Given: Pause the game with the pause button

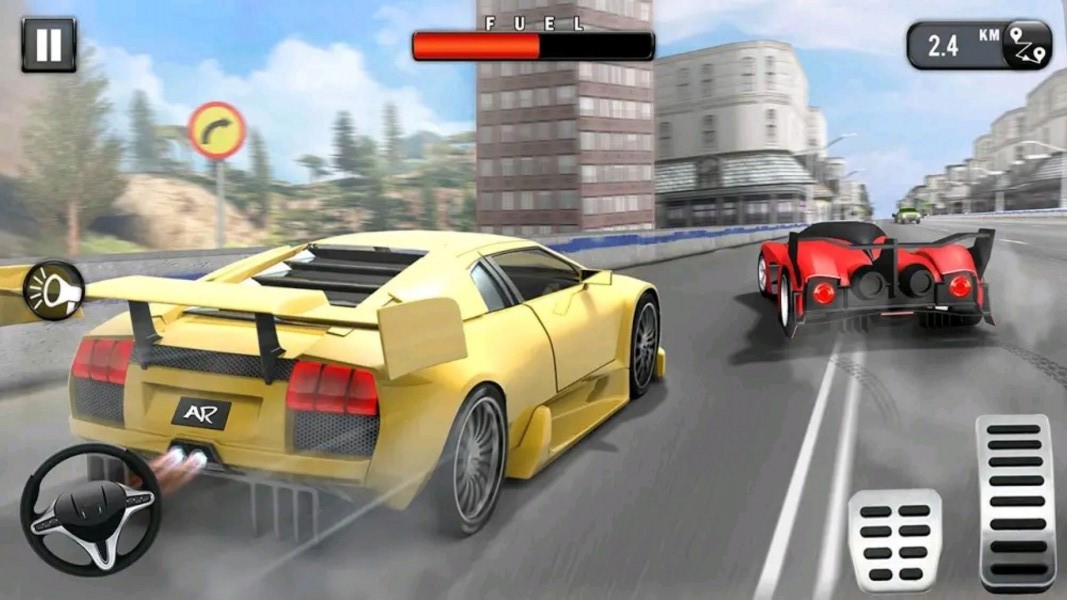Looking at the screenshot, I should (x=48, y=45).
